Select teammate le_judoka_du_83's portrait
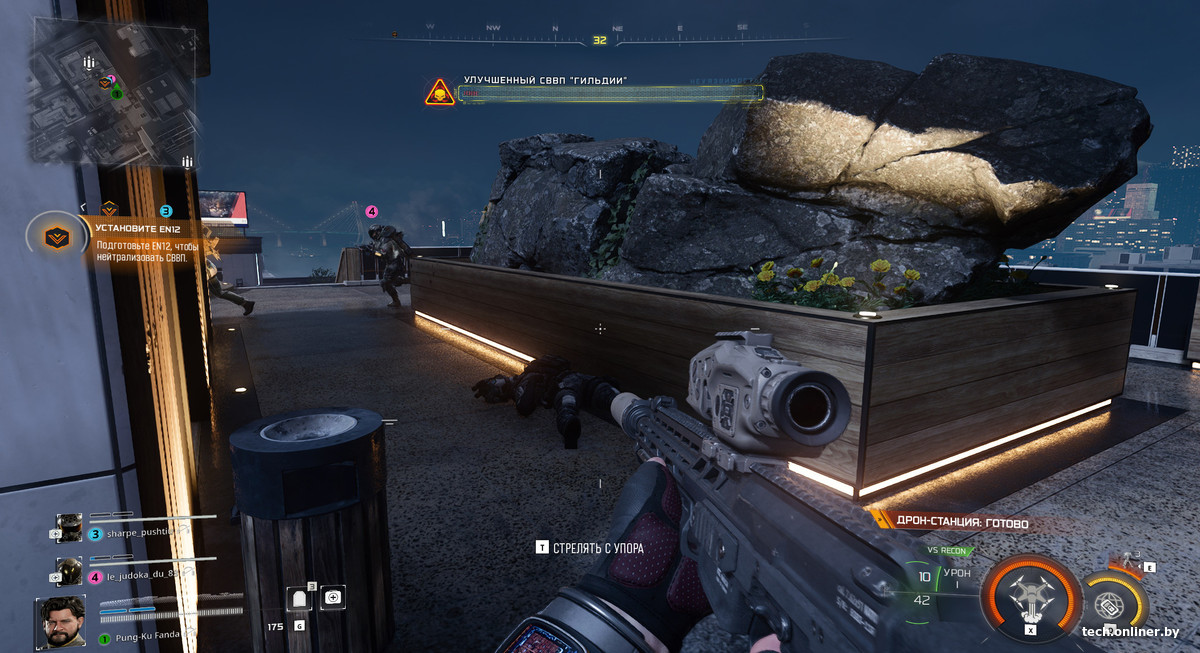1200x653 pixels. click(69, 570)
